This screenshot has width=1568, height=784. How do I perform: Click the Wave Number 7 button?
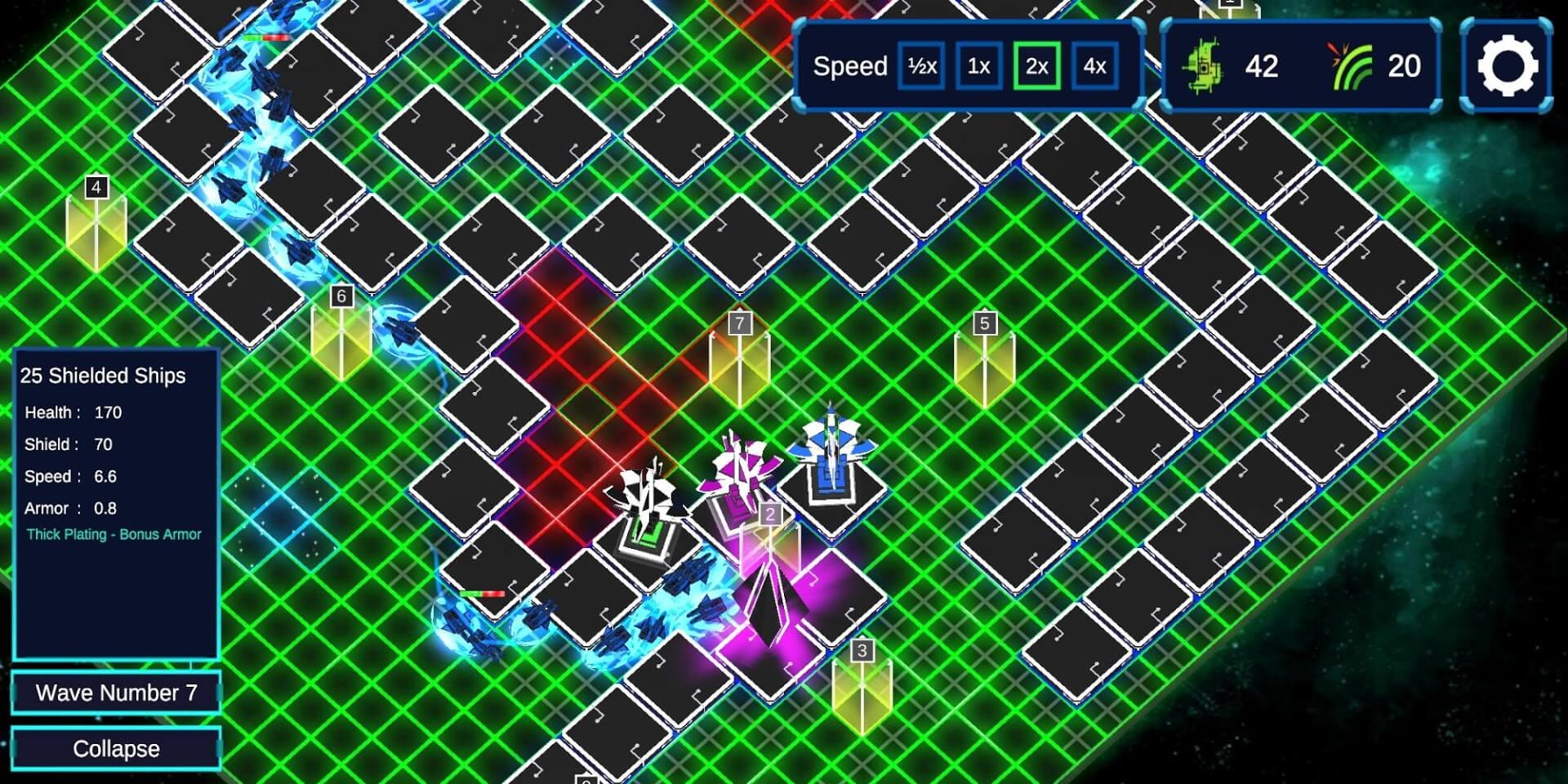click(116, 692)
